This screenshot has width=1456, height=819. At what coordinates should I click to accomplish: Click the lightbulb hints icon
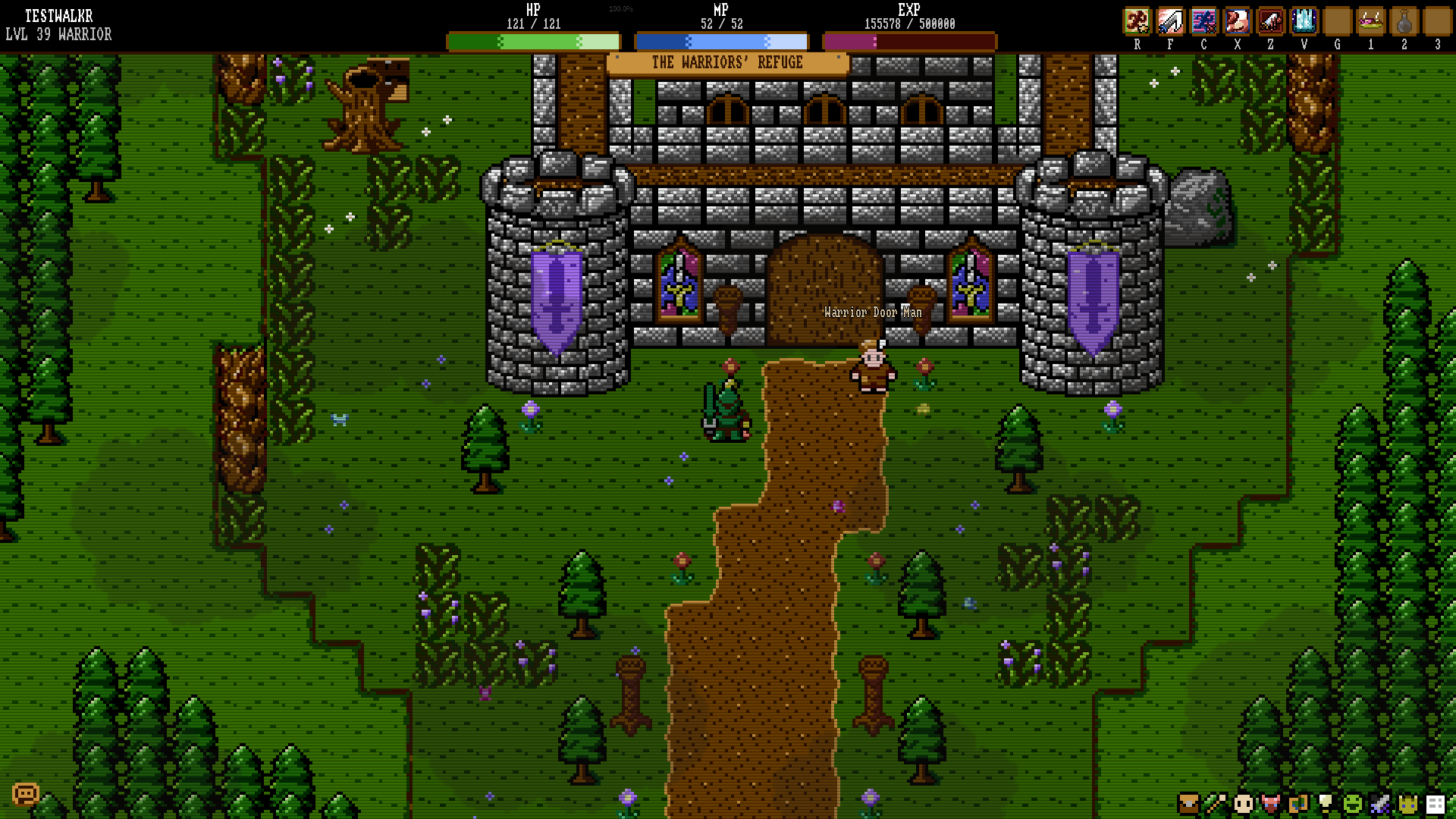click(1326, 803)
